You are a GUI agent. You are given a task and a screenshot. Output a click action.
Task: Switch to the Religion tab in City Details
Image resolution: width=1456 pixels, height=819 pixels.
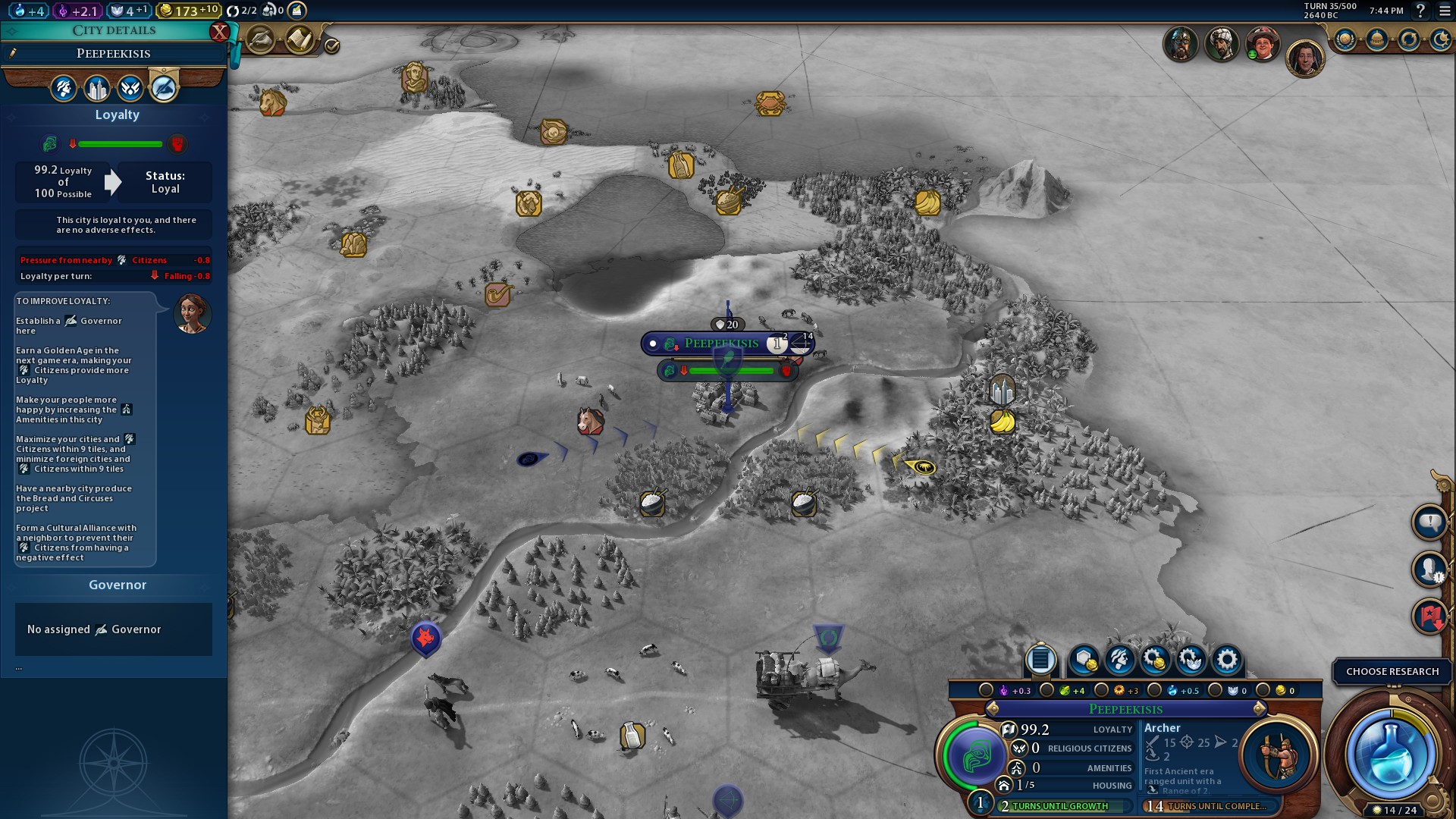(x=130, y=88)
